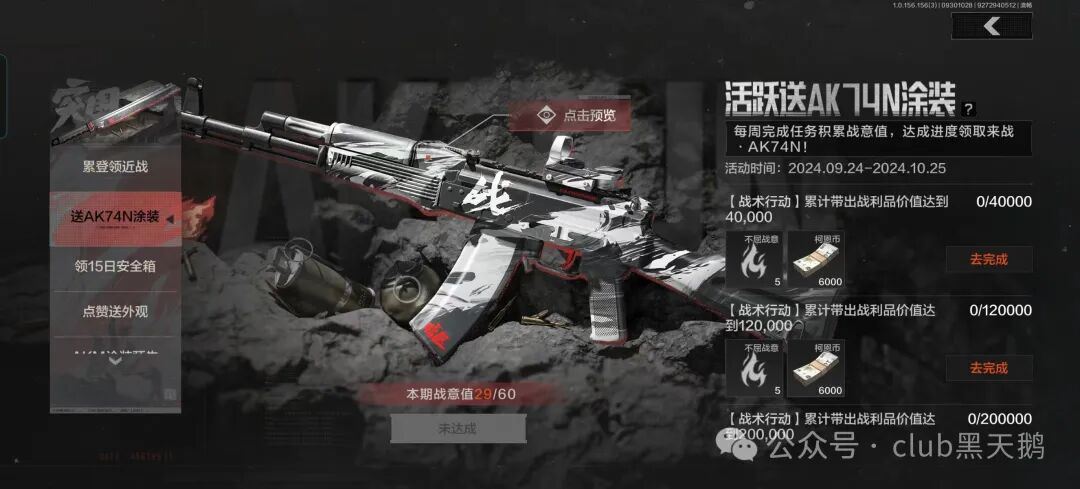Open the 点击预览 weapon preview
Viewport: 1080px width, 489px height.
[576, 115]
